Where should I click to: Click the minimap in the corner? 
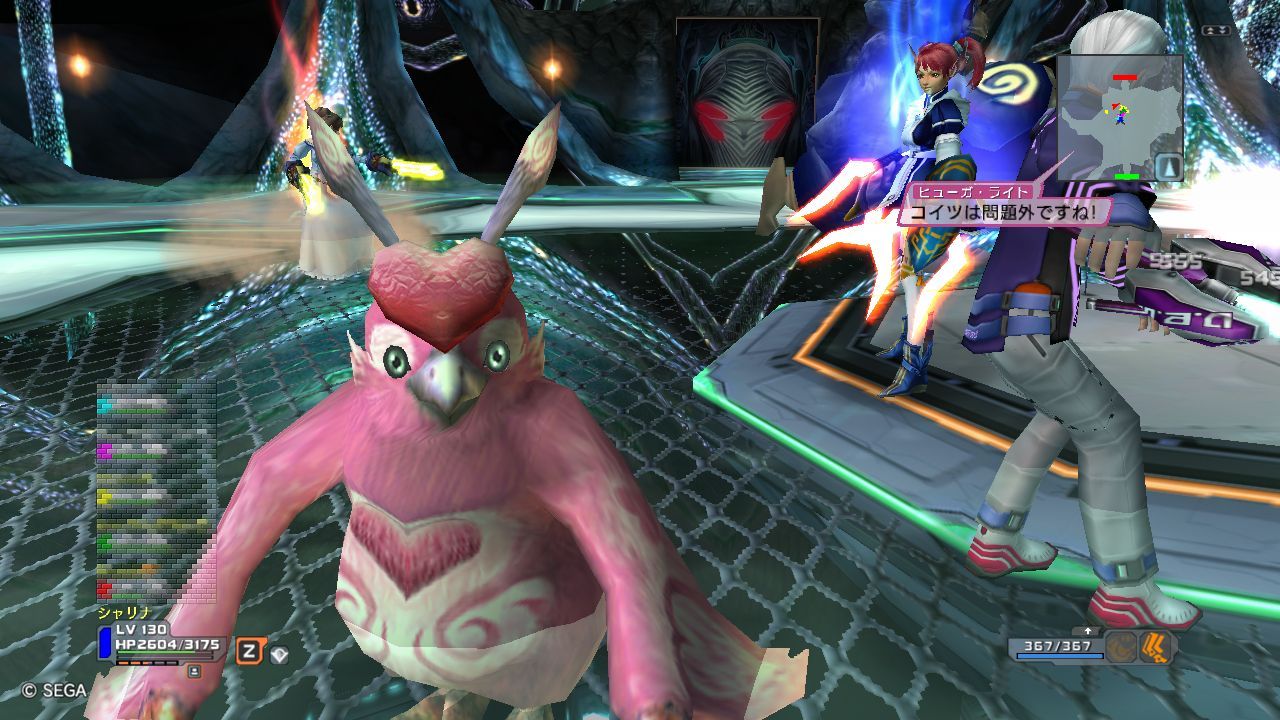[1119, 117]
